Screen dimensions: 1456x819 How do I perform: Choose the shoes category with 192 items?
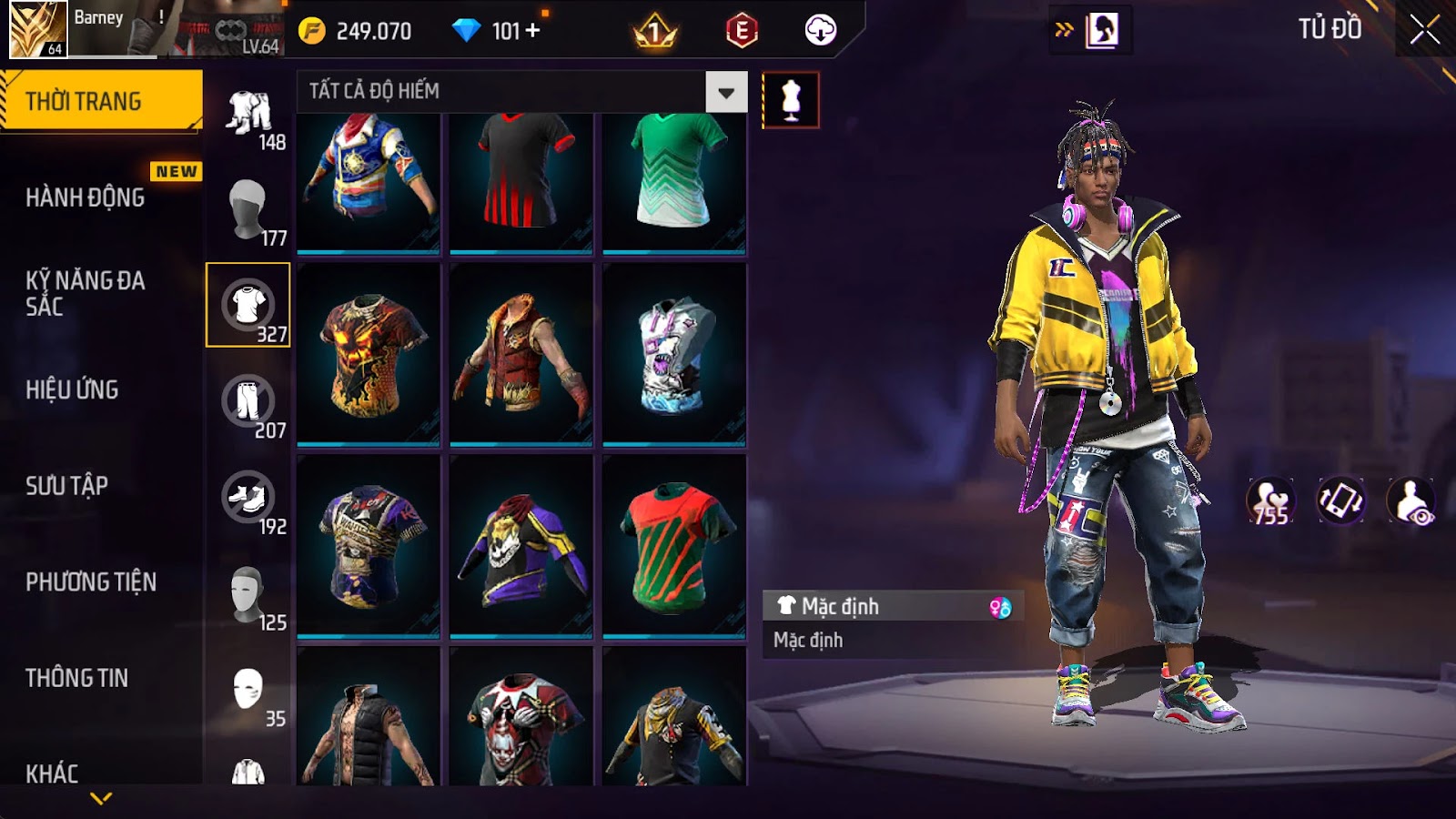[x=248, y=499]
